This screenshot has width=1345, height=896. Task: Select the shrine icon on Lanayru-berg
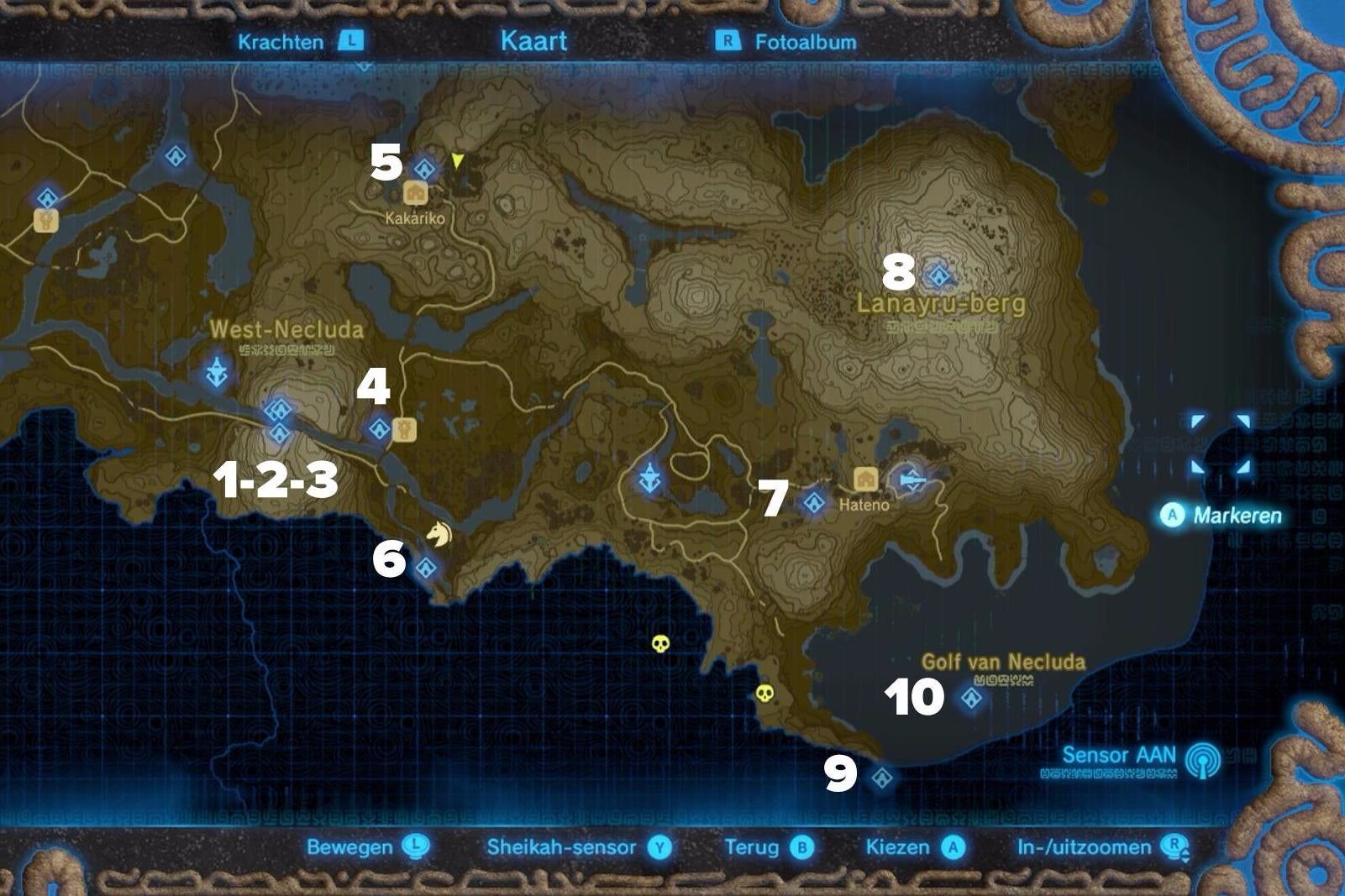939,275
